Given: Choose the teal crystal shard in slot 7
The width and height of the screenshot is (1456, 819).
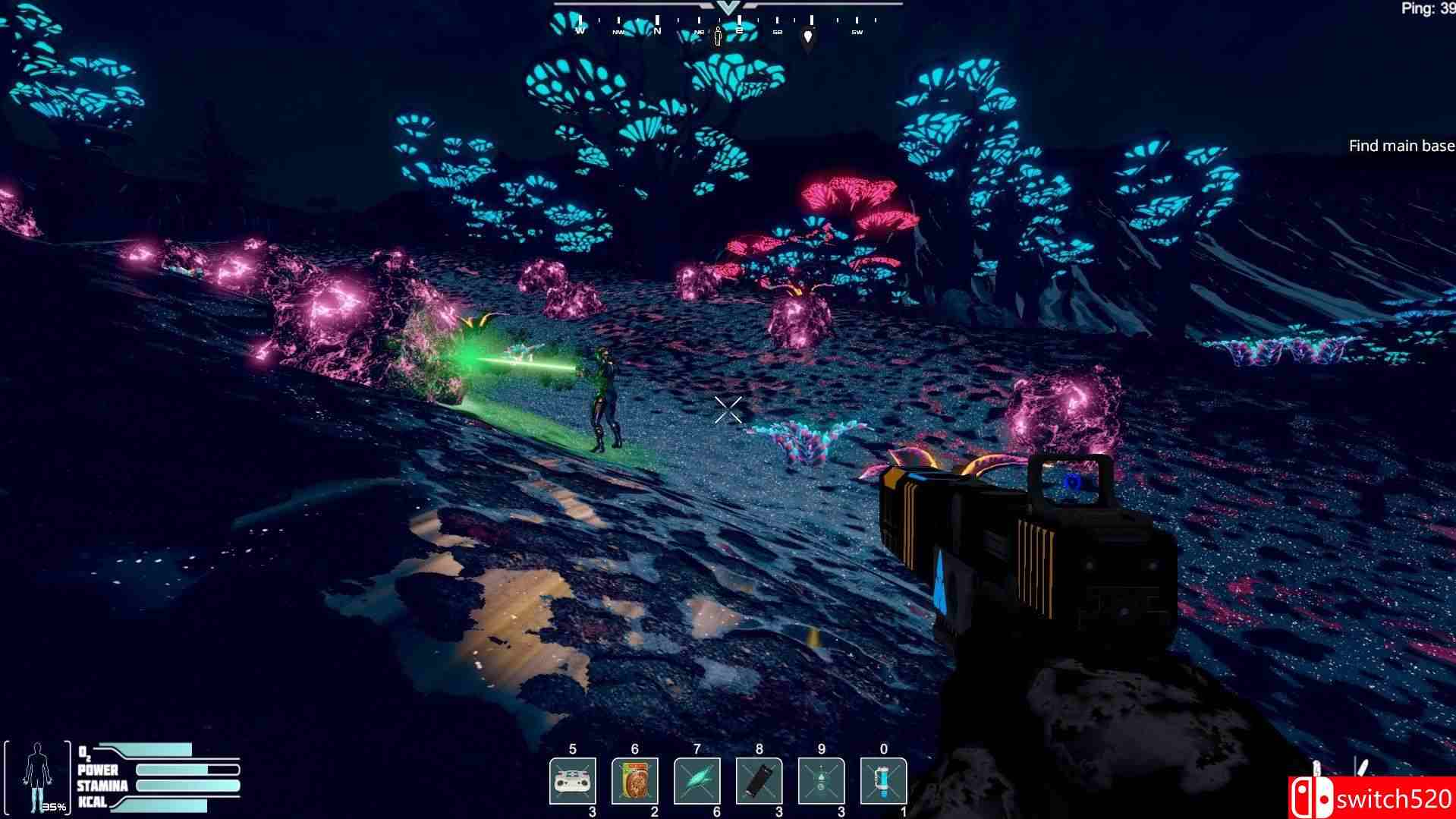Looking at the screenshot, I should click(x=697, y=780).
